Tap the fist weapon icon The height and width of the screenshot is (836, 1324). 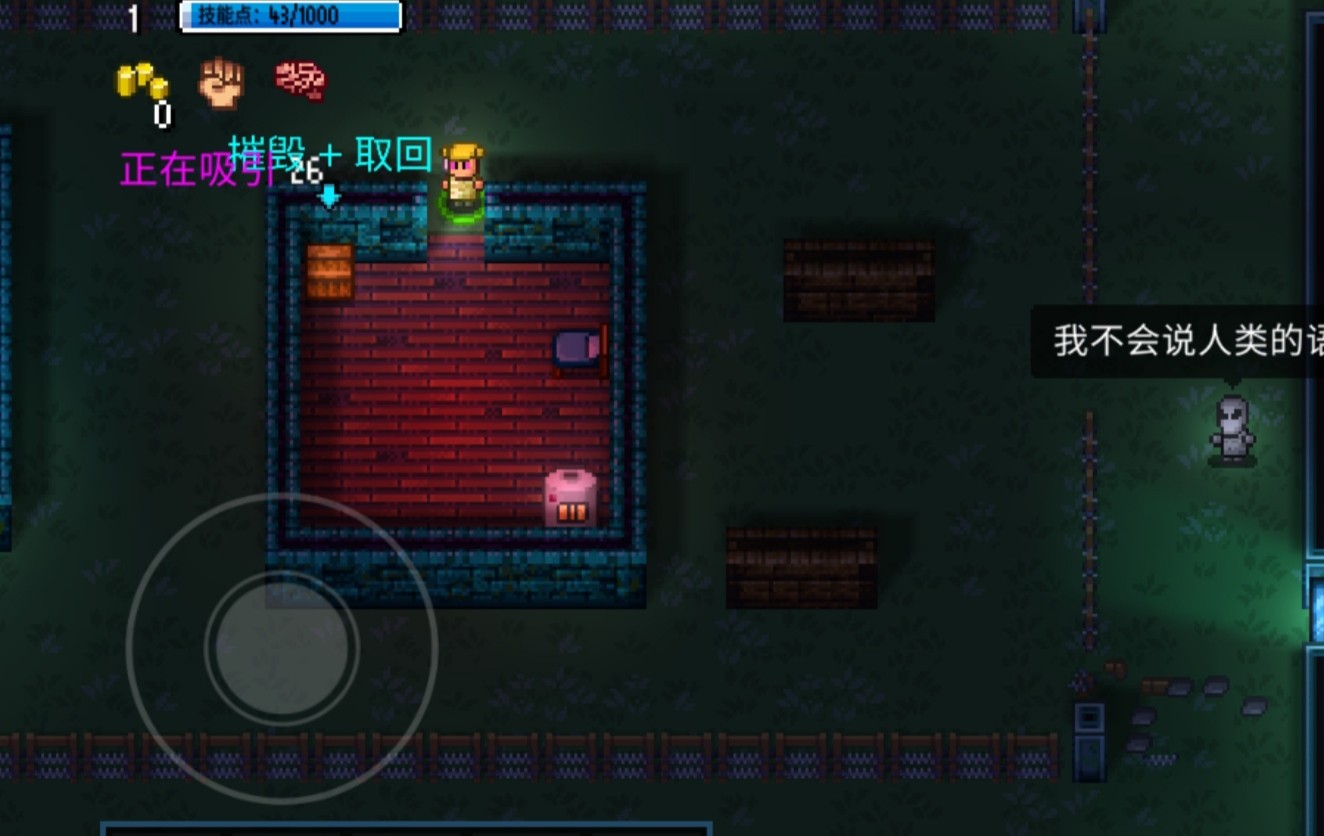(221, 82)
